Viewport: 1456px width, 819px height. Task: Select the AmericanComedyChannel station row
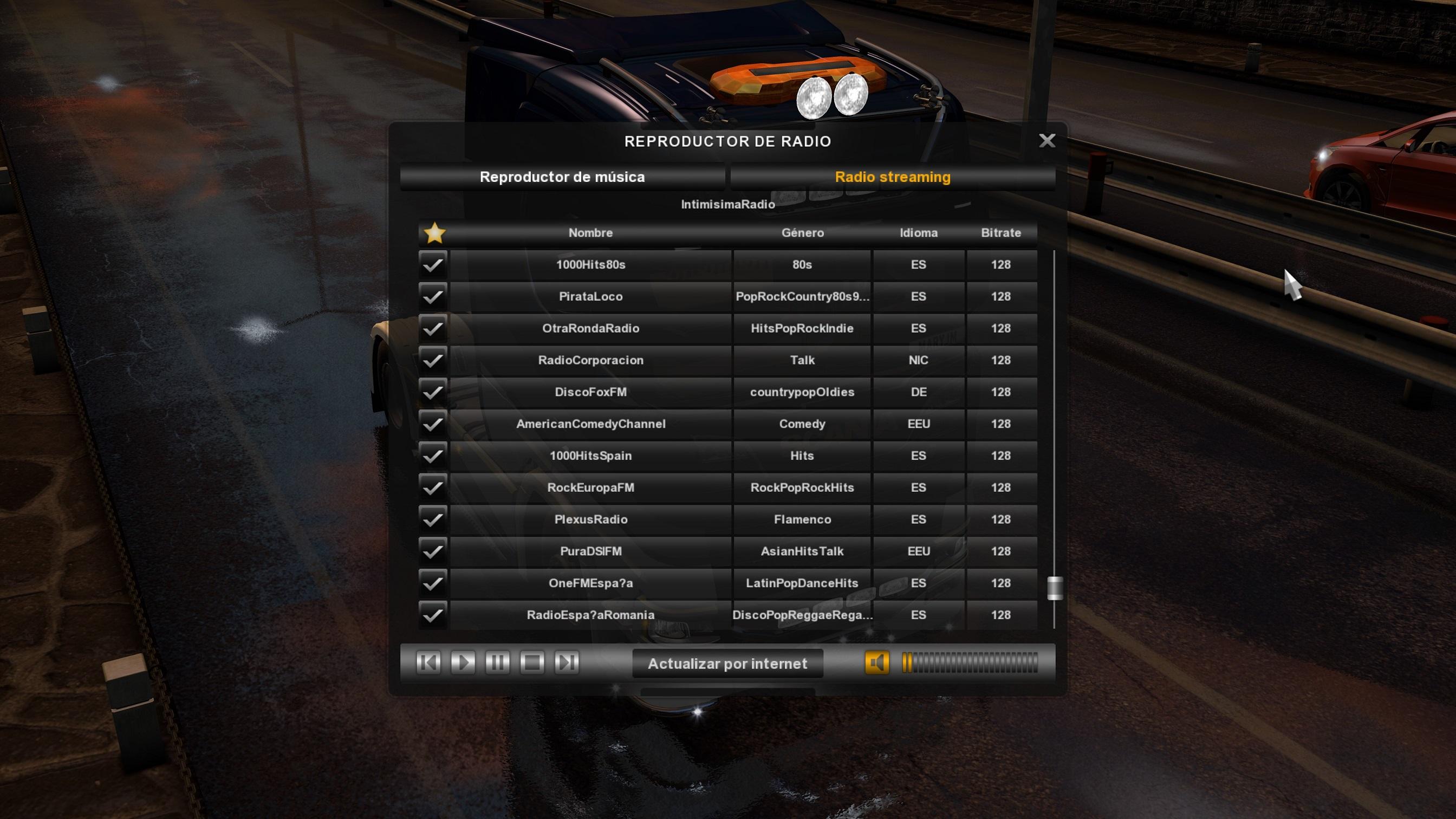[x=590, y=424]
